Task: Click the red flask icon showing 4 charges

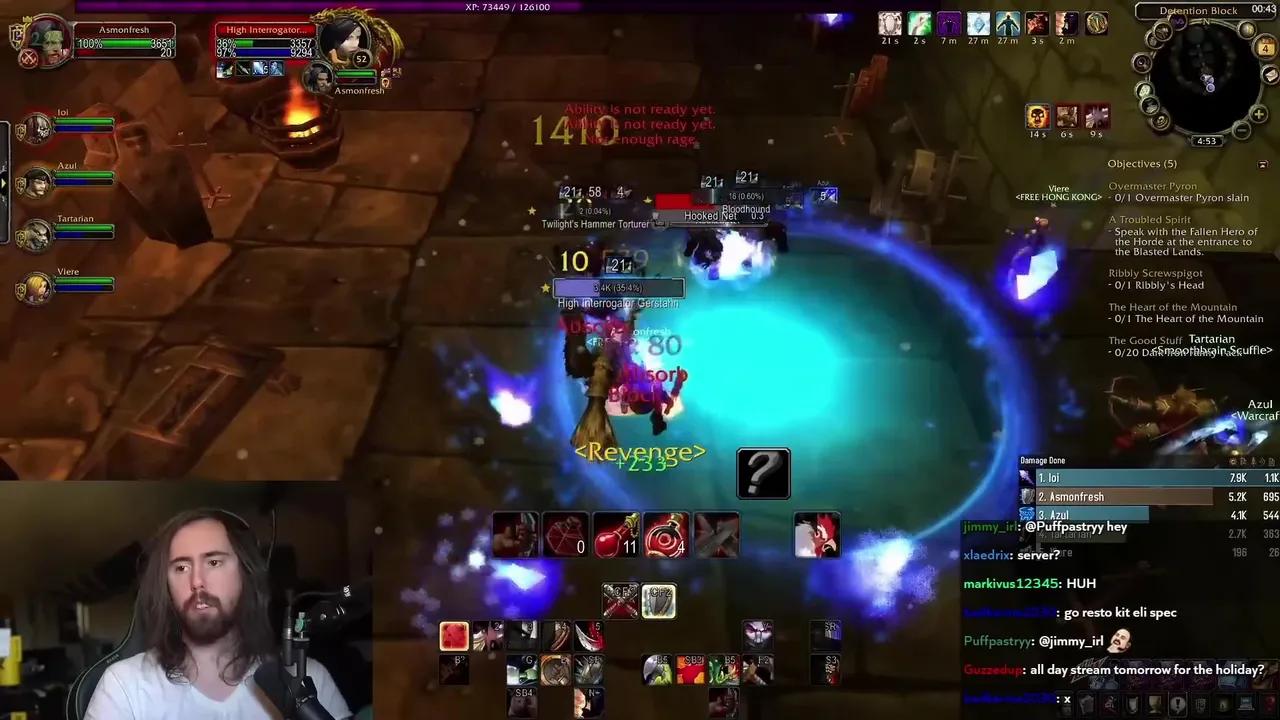Action: [666, 533]
